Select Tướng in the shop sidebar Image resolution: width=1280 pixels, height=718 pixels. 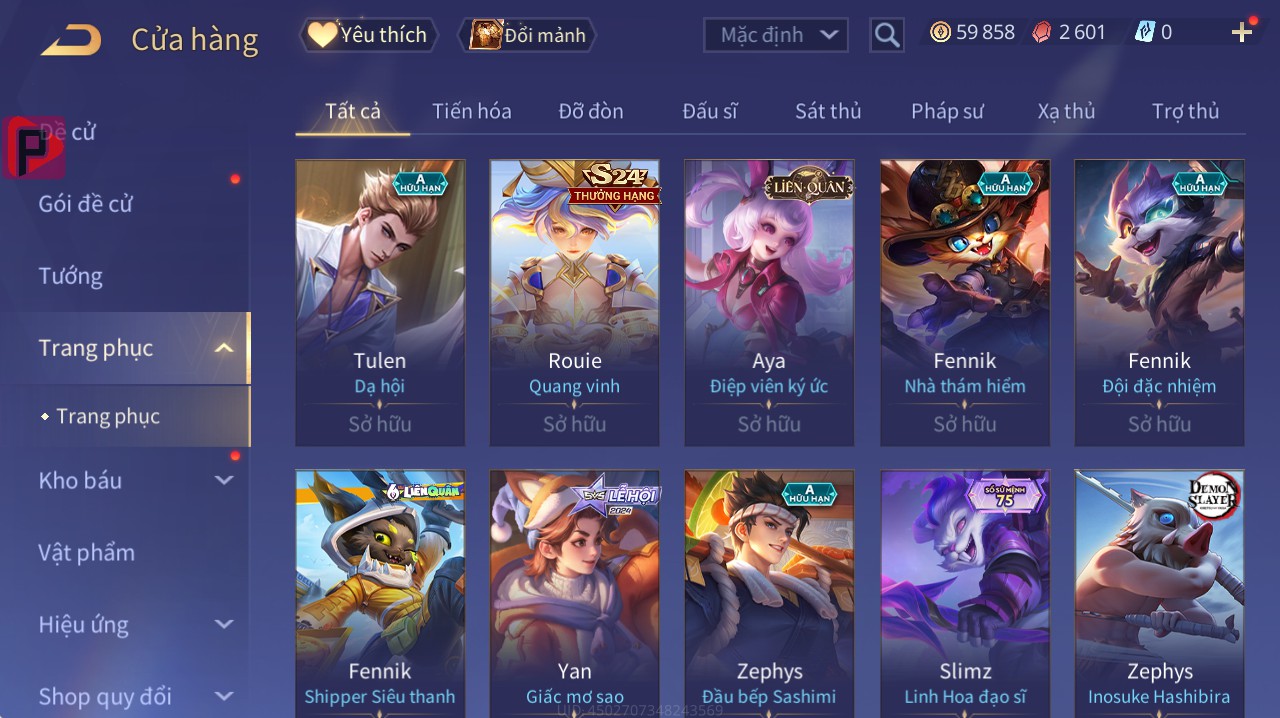point(71,276)
